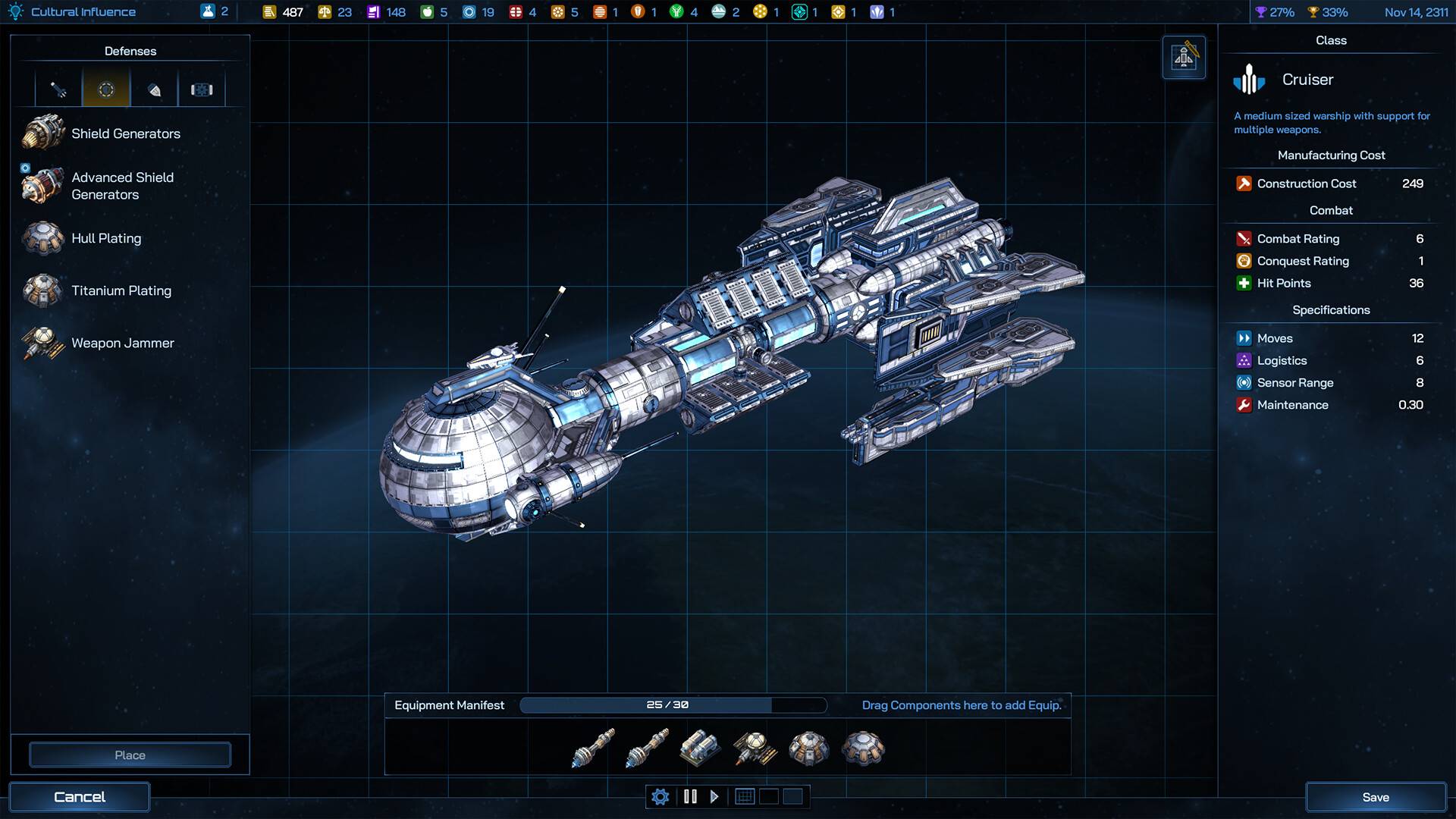This screenshot has width=1456, height=819.
Task: Open the Cultural Influence menu
Action: click(x=72, y=11)
